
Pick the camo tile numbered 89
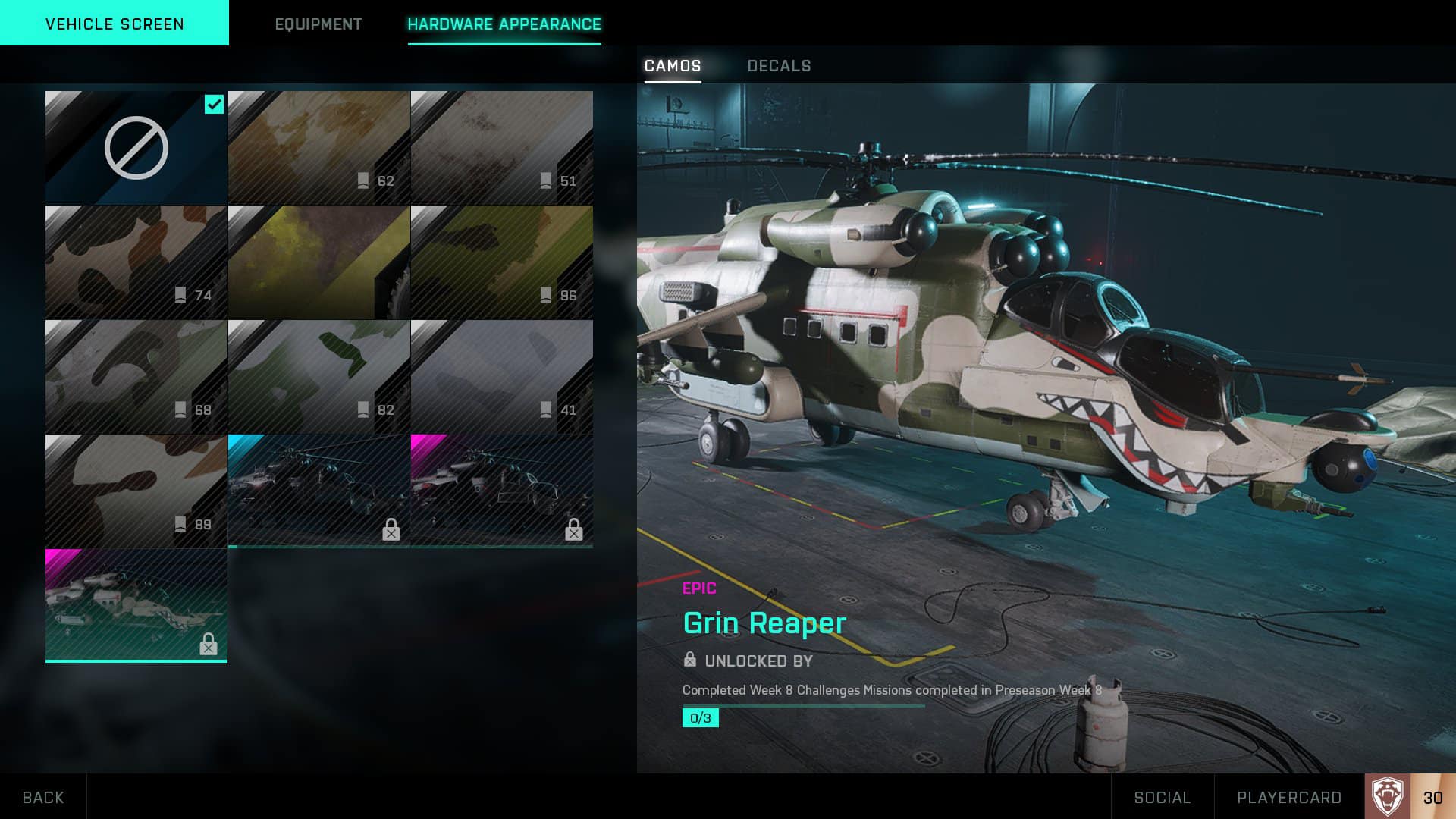click(x=136, y=491)
